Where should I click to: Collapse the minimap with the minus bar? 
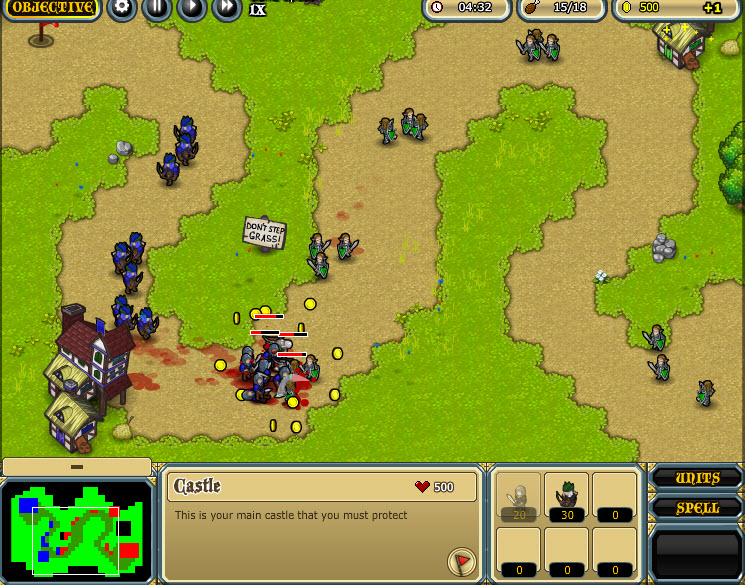(76, 467)
